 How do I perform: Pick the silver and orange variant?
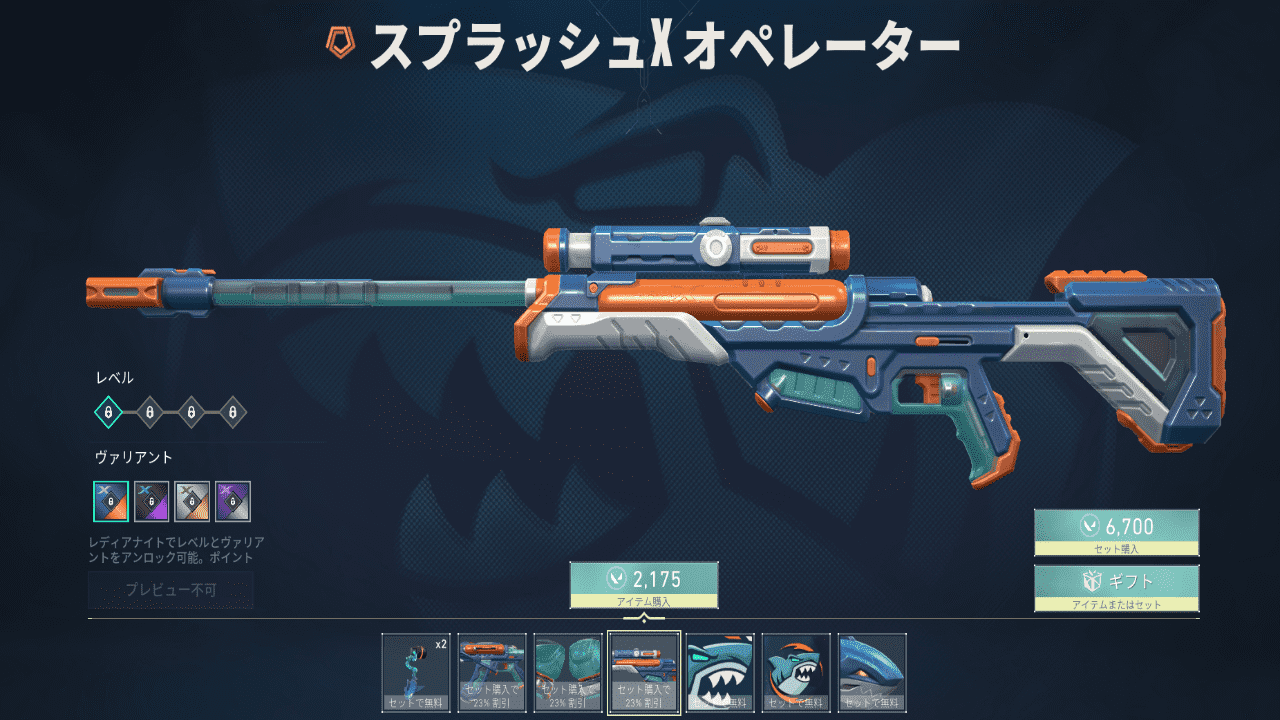192,501
